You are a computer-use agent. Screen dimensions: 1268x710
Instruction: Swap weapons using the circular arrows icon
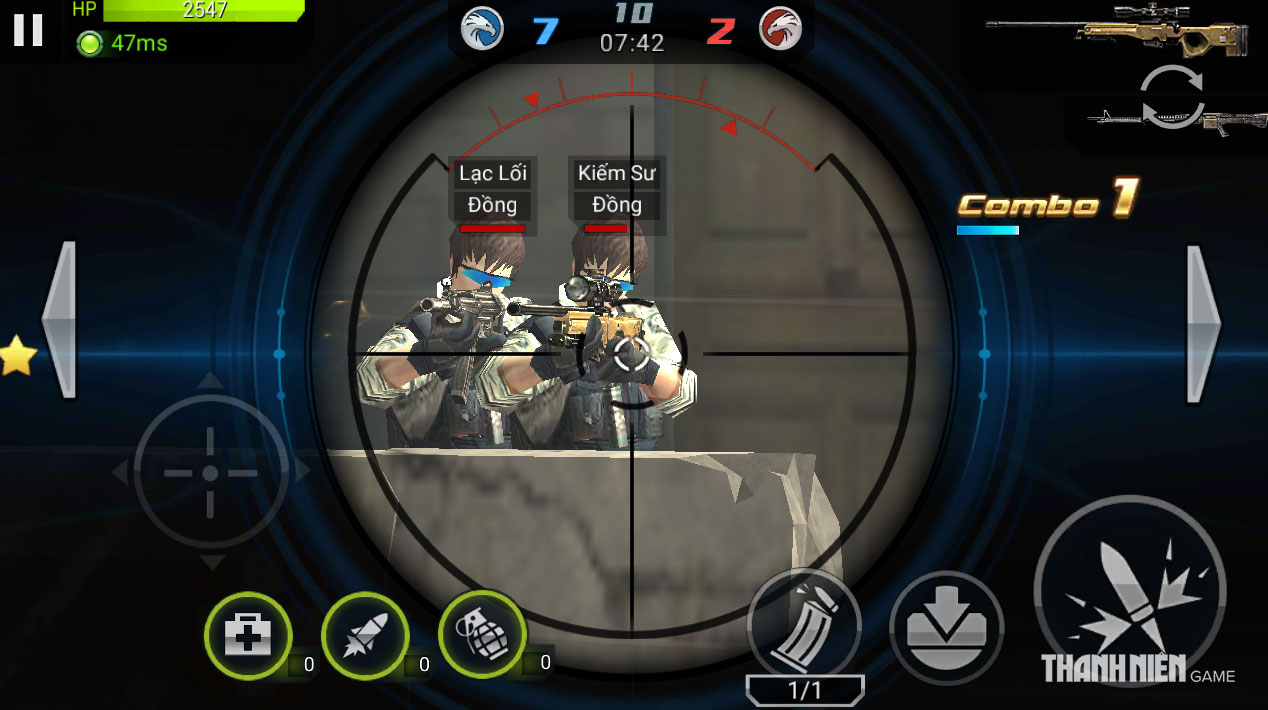pos(1171,96)
